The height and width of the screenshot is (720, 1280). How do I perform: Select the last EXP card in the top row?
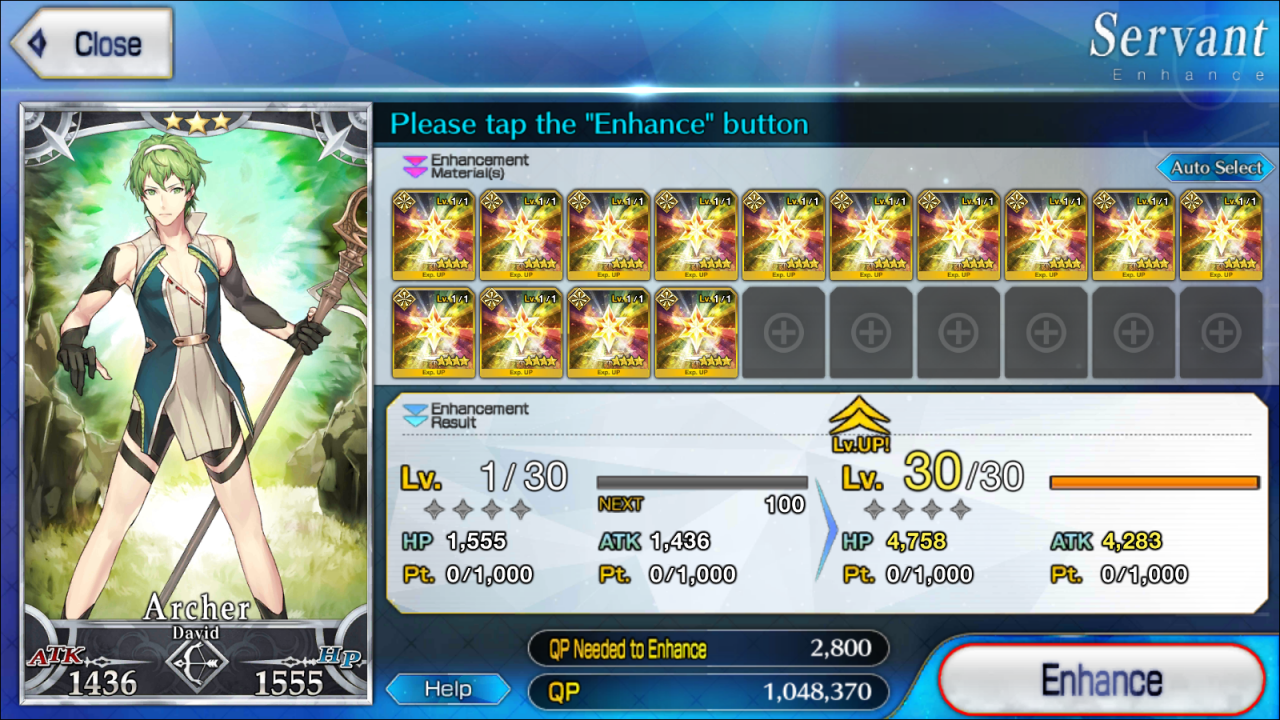click(x=1222, y=235)
